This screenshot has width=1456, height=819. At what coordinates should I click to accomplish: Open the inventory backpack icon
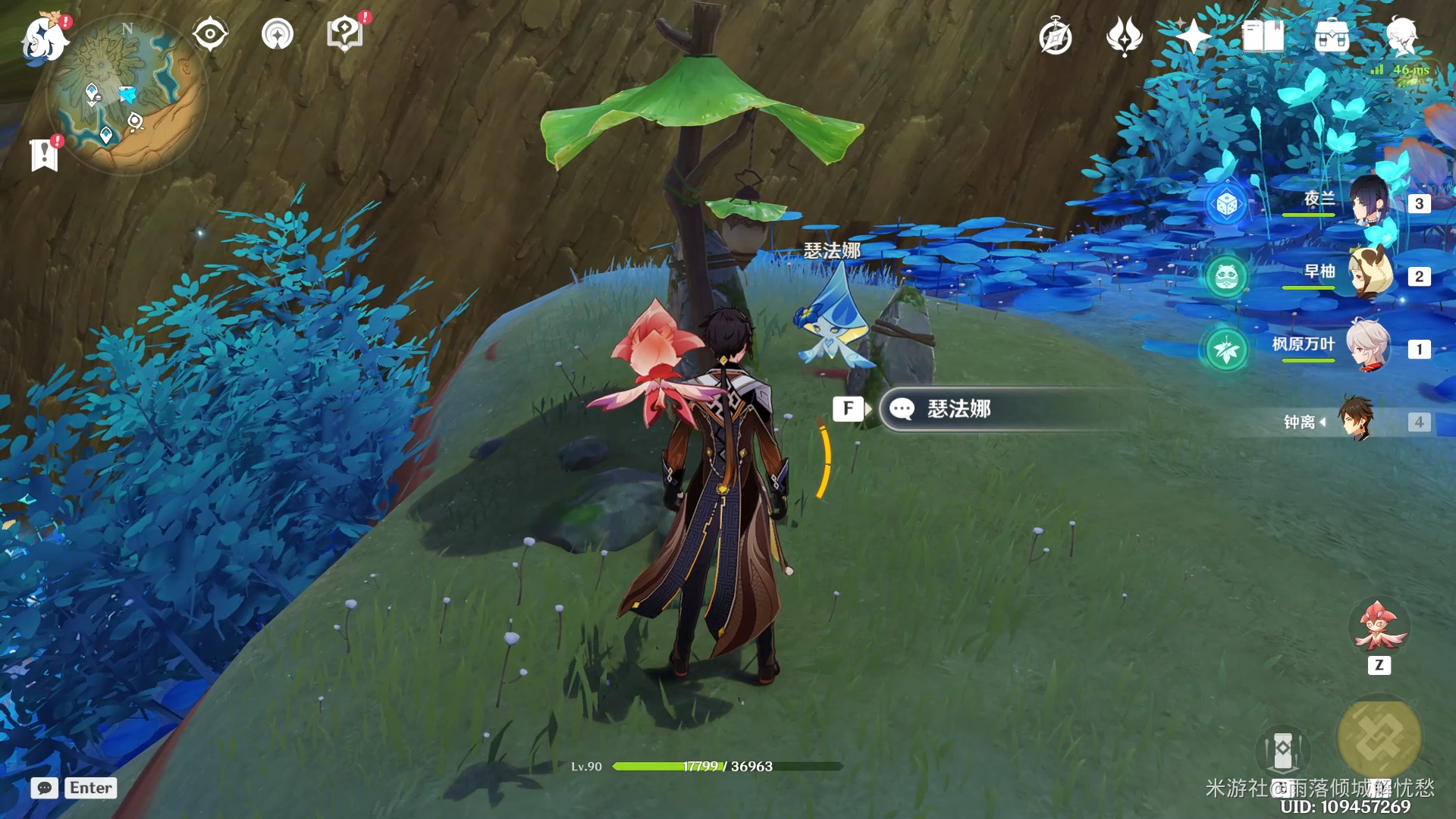[x=1332, y=36]
